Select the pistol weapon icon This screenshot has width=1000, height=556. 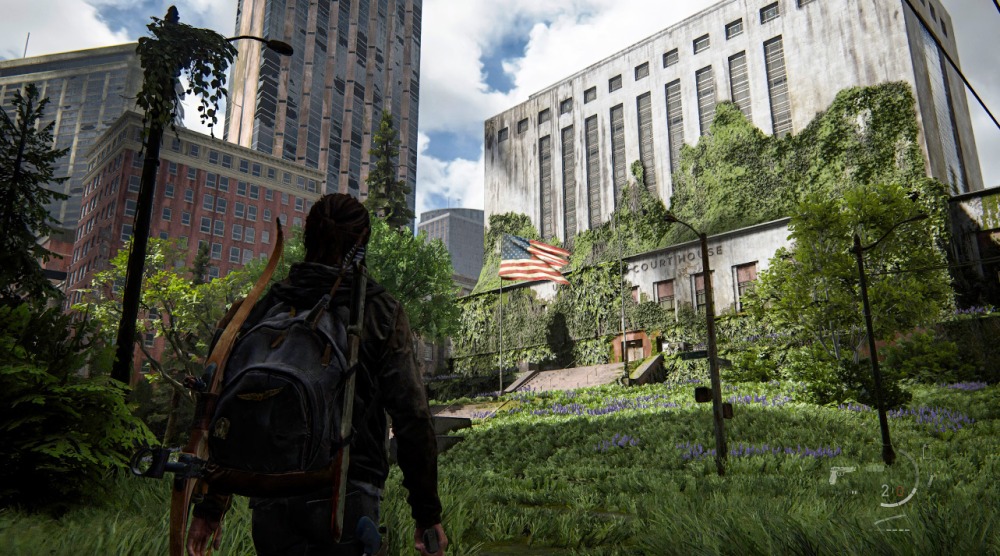point(842,474)
